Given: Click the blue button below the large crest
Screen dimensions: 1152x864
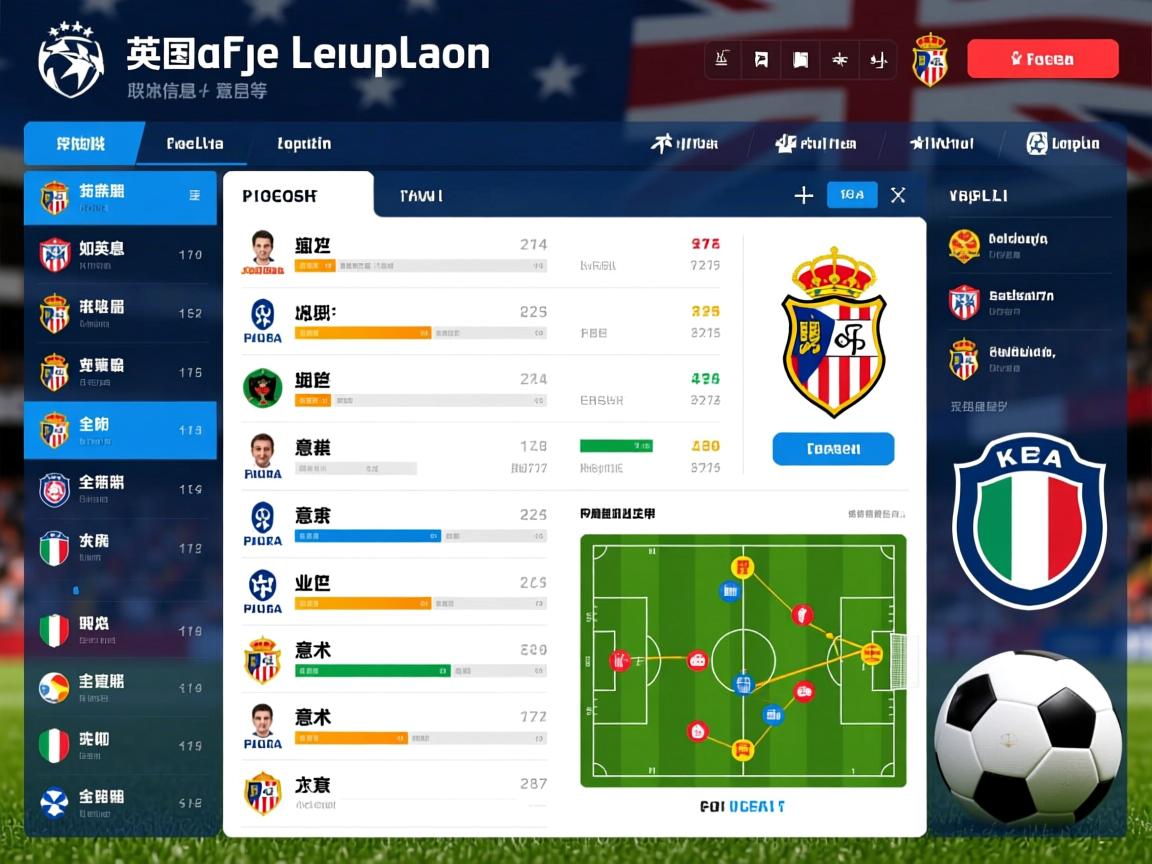Looking at the screenshot, I should click(x=833, y=449).
